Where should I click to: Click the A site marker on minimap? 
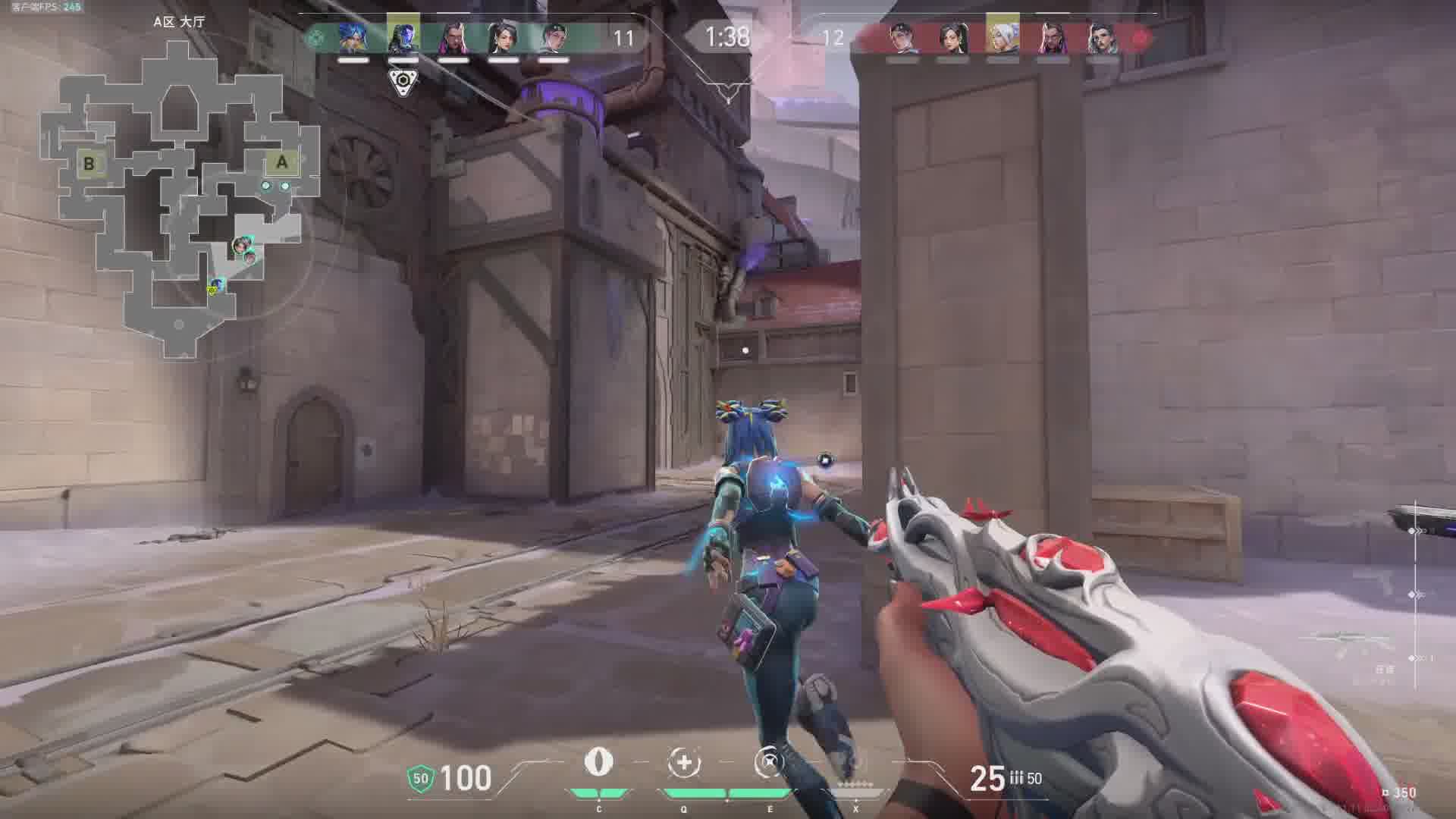281,162
